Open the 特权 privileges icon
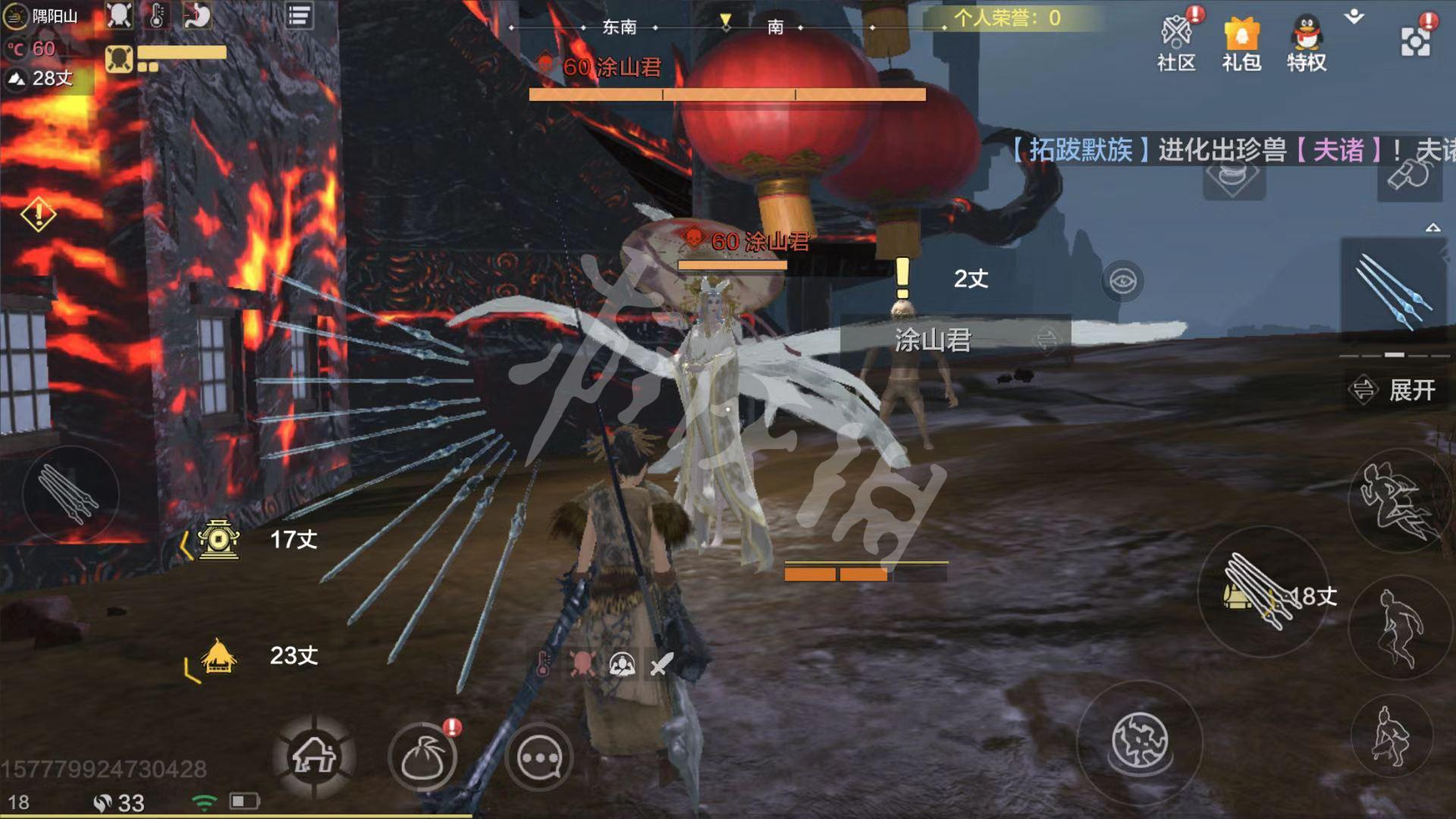This screenshot has height=819, width=1456. click(1306, 44)
